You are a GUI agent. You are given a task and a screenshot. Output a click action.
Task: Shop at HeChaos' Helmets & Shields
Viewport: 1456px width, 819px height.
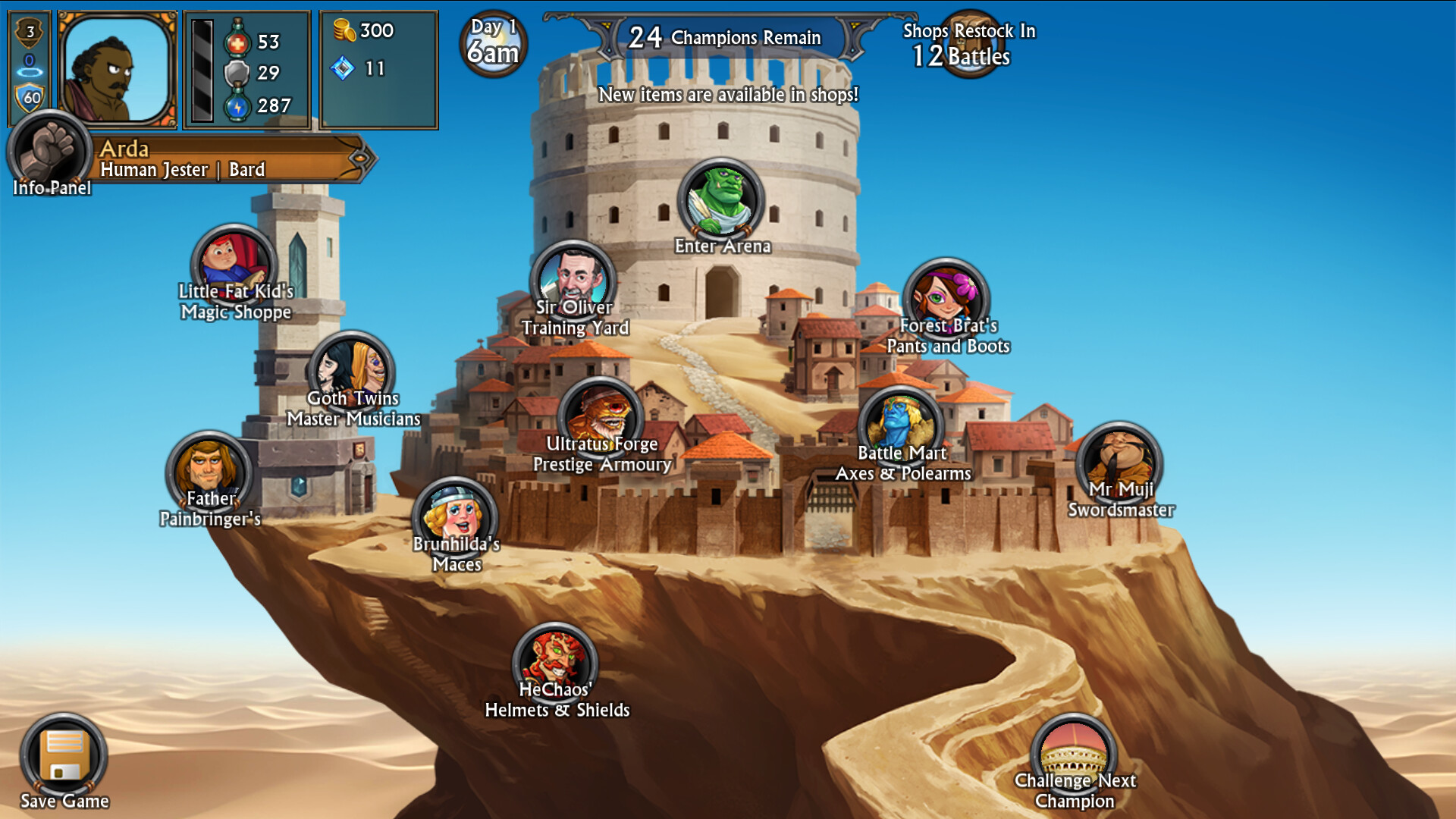click(x=555, y=664)
